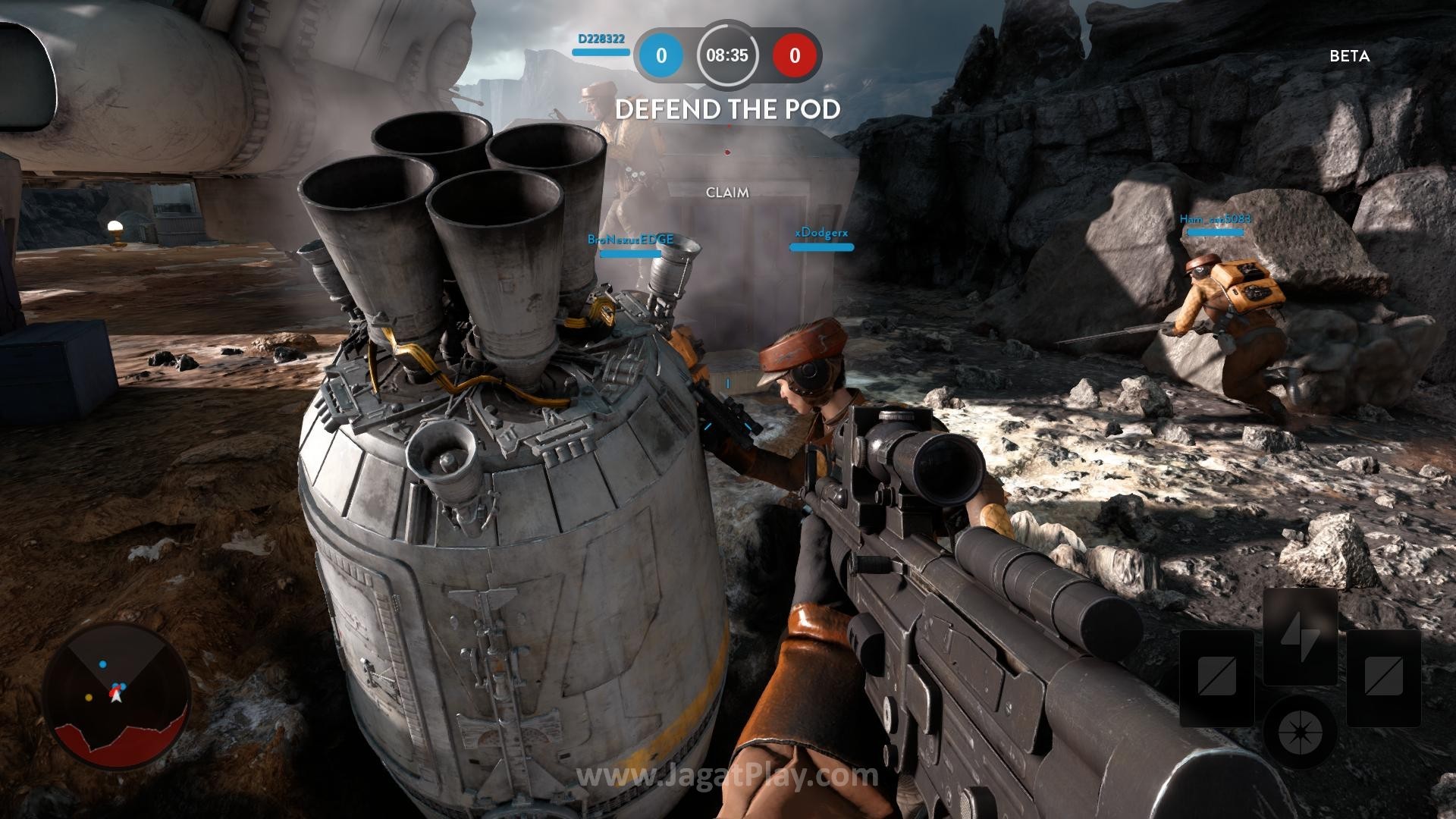Select the circular starburst ability icon

(1300, 734)
